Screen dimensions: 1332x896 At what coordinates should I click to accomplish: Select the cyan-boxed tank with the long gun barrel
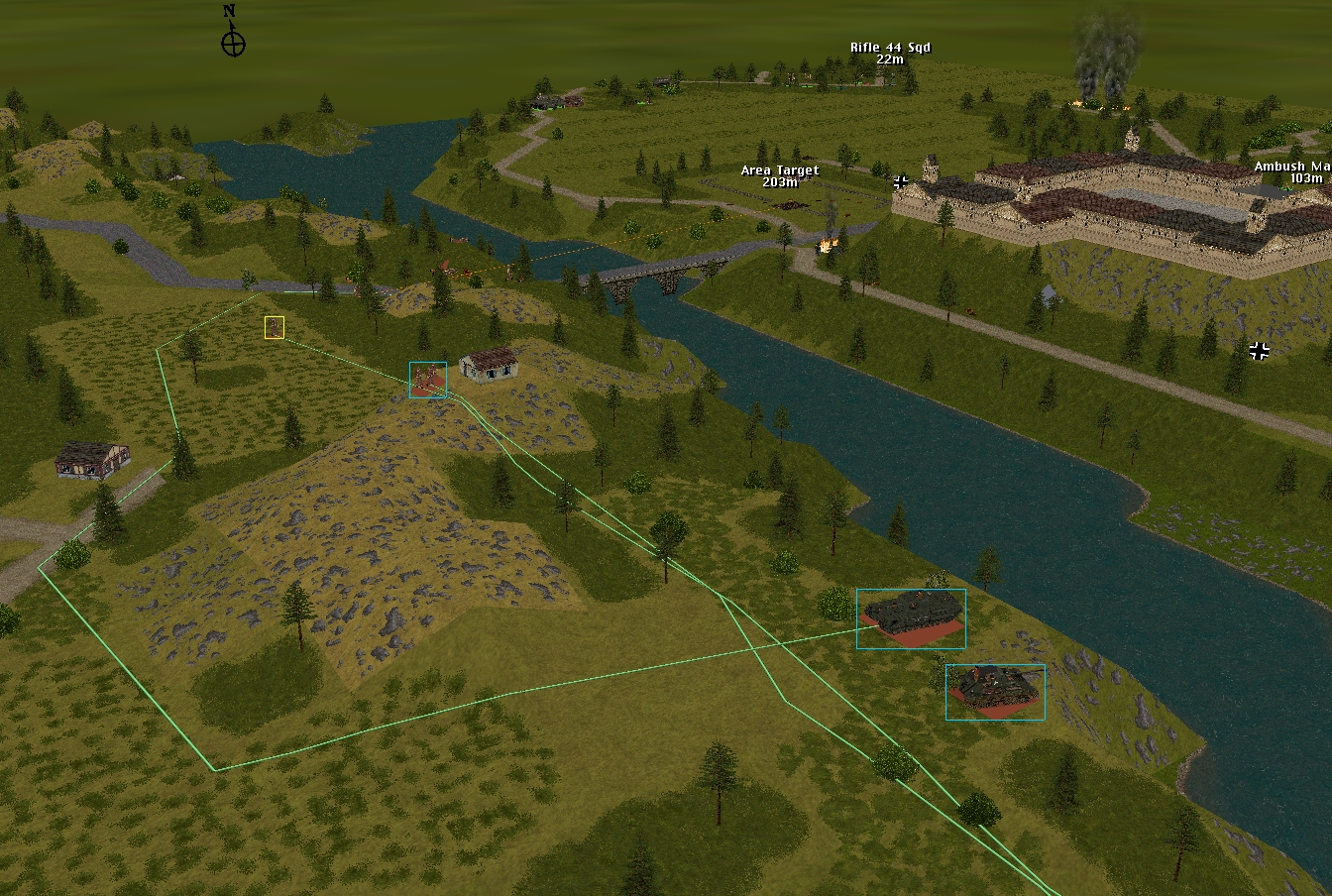(994, 691)
